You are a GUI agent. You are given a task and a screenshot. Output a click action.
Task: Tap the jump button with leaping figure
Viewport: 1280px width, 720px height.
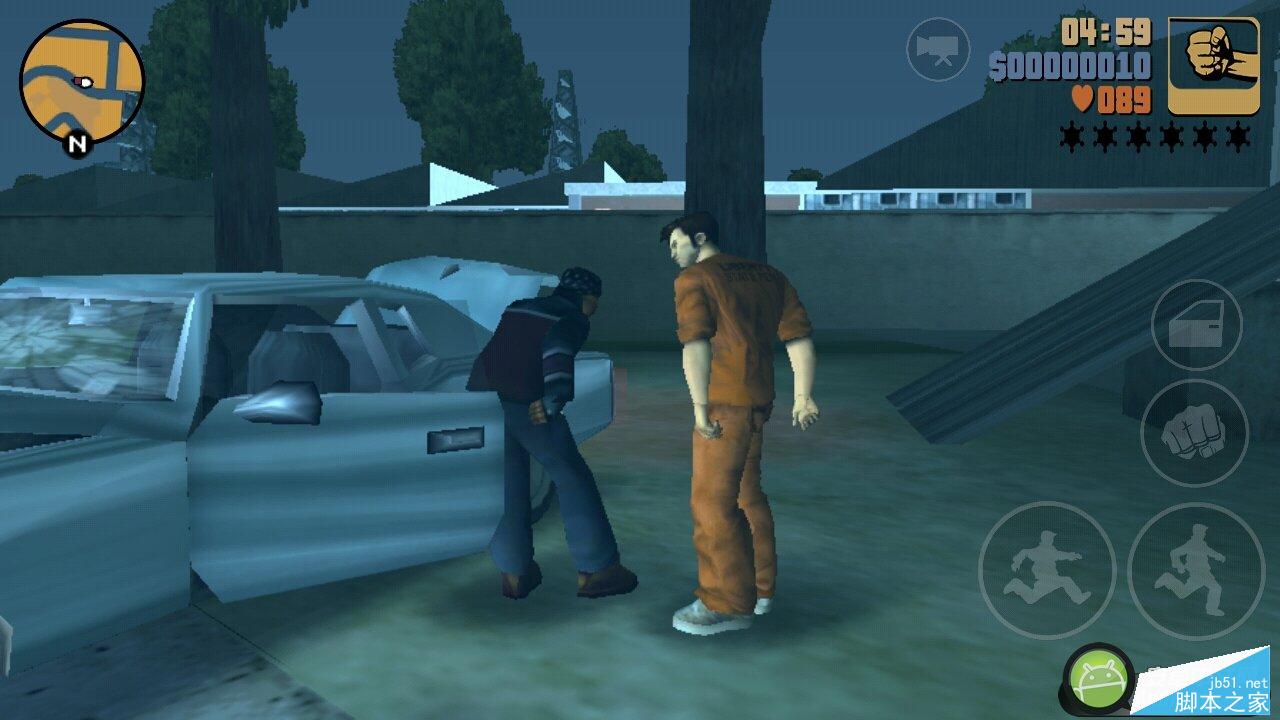click(1046, 570)
